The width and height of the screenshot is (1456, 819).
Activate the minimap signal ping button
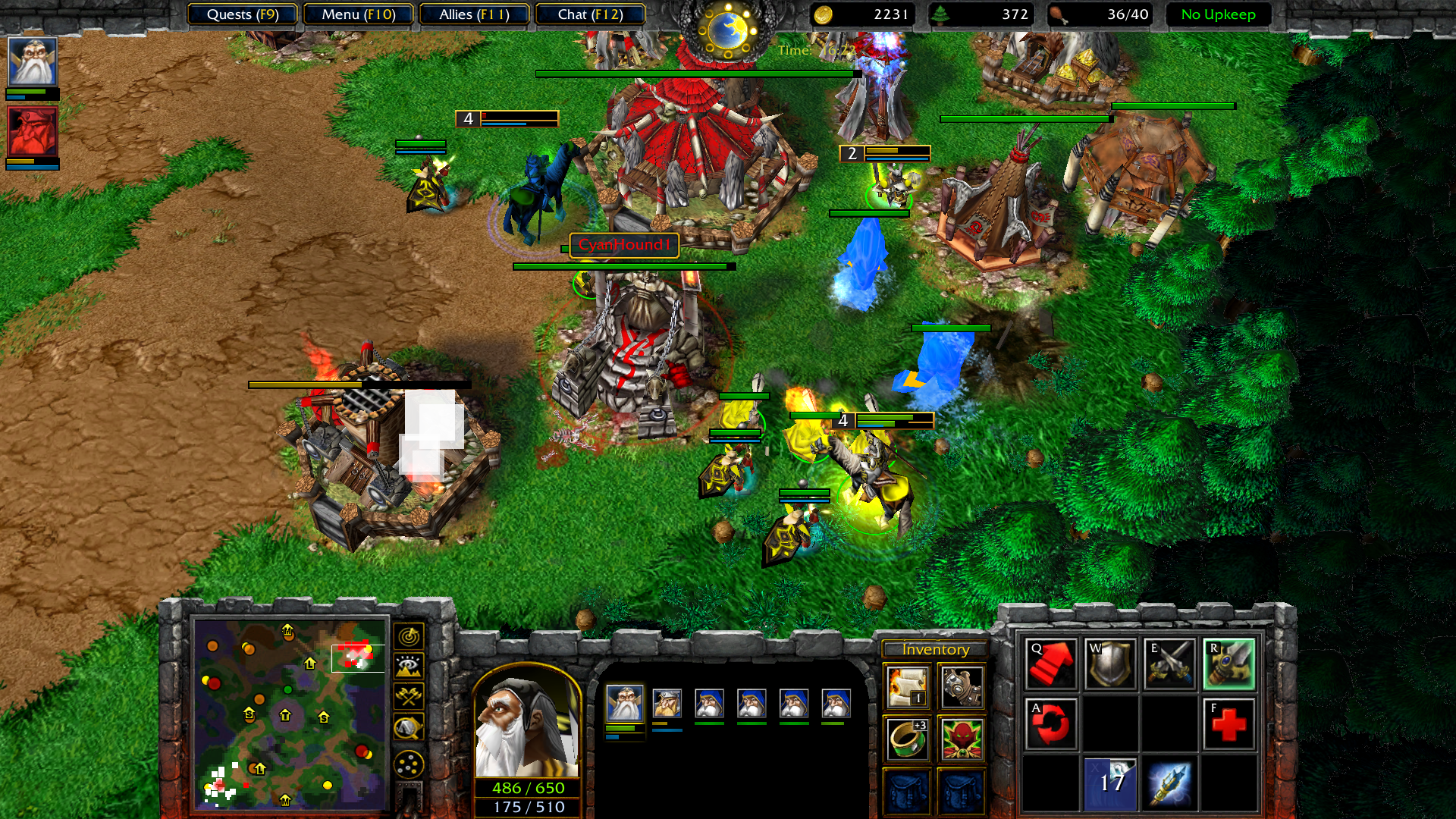tap(409, 636)
